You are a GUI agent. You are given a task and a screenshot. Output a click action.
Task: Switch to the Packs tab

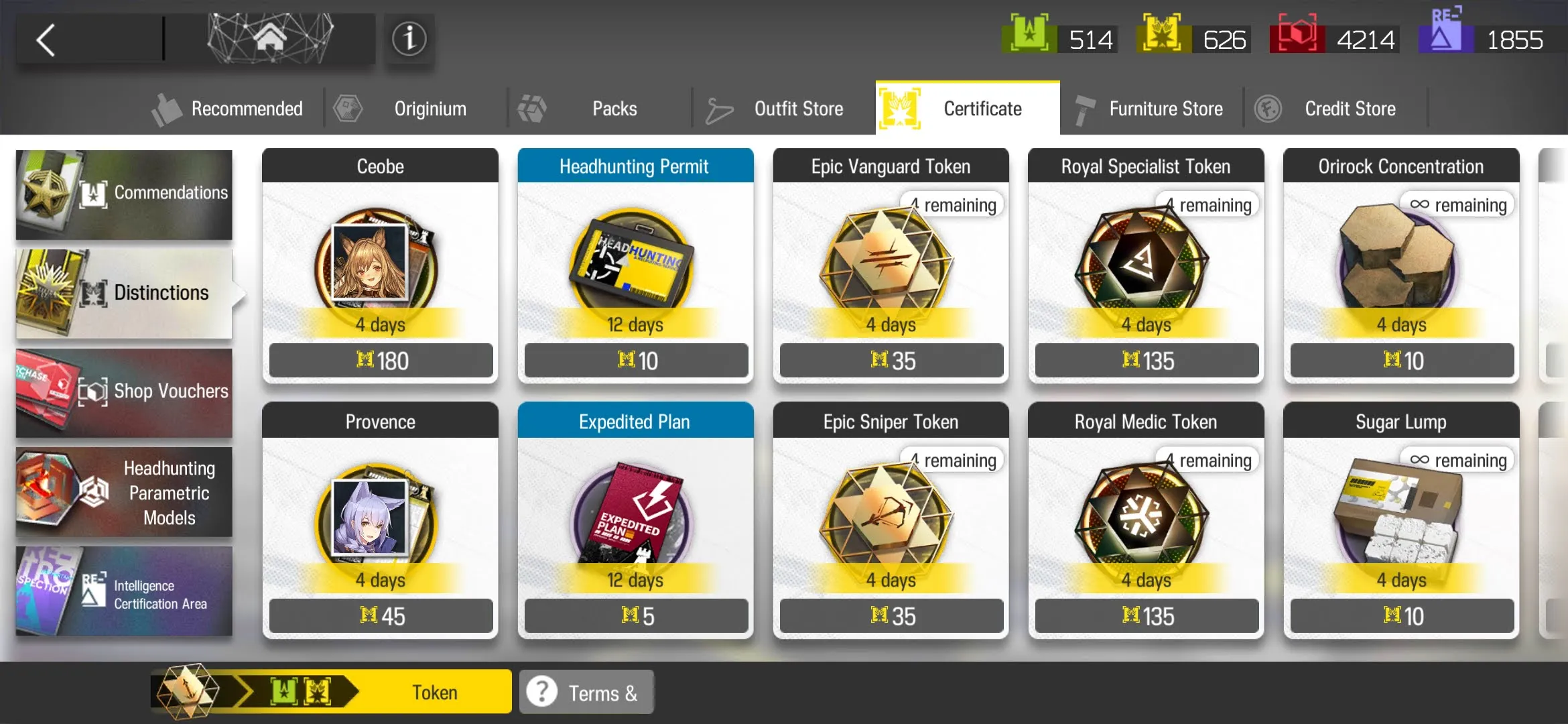600,109
